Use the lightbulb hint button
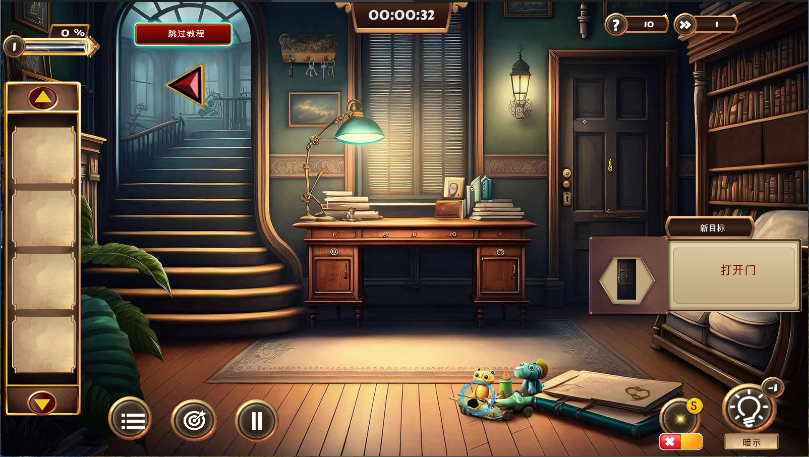The image size is (809, 457). (750, 409)
